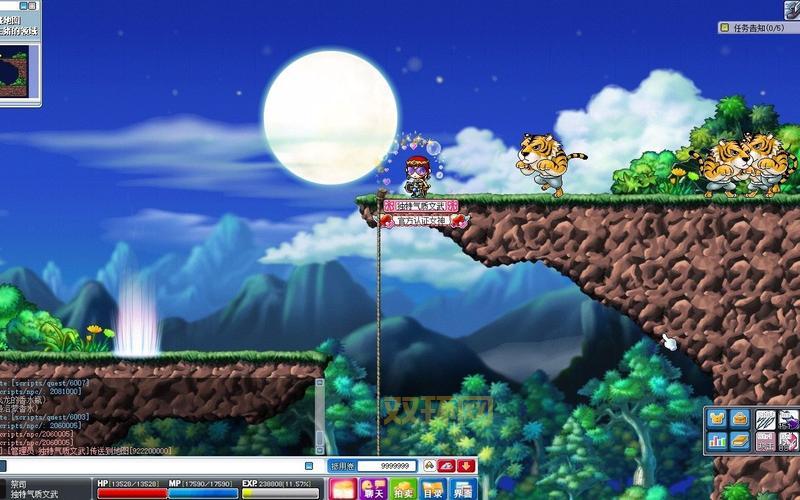The width and height of the screenshot is (800, 500).
Task: Open the 聊天 chat button
Action: pyautogui.click(x=374, y=490)
